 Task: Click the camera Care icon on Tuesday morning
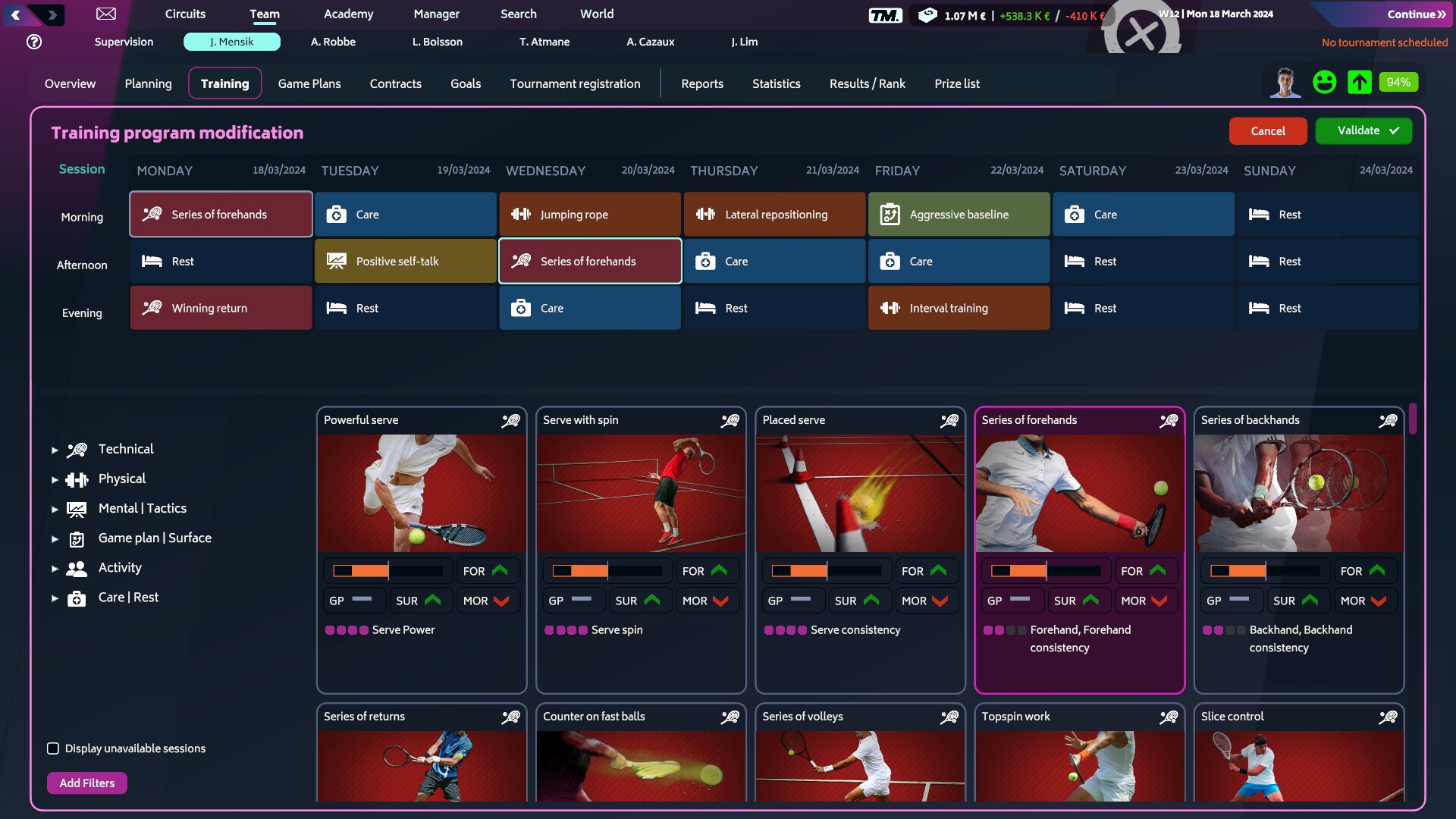(x=337, y=215)
